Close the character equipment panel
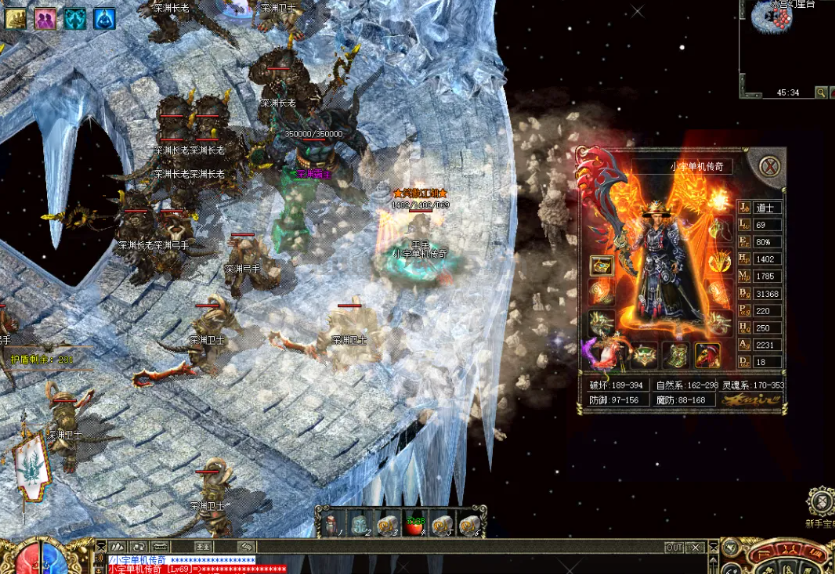835x574 pixels. [768, 166]
